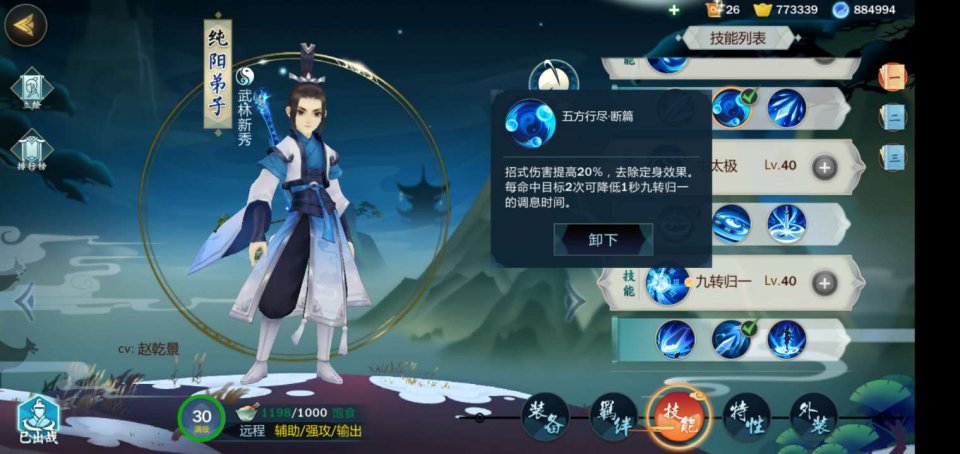Upgrade 九转归一 skill with the plus button
Image resolution: width=960 pixels, height=454 pixels.
click(x=824, y=283)
